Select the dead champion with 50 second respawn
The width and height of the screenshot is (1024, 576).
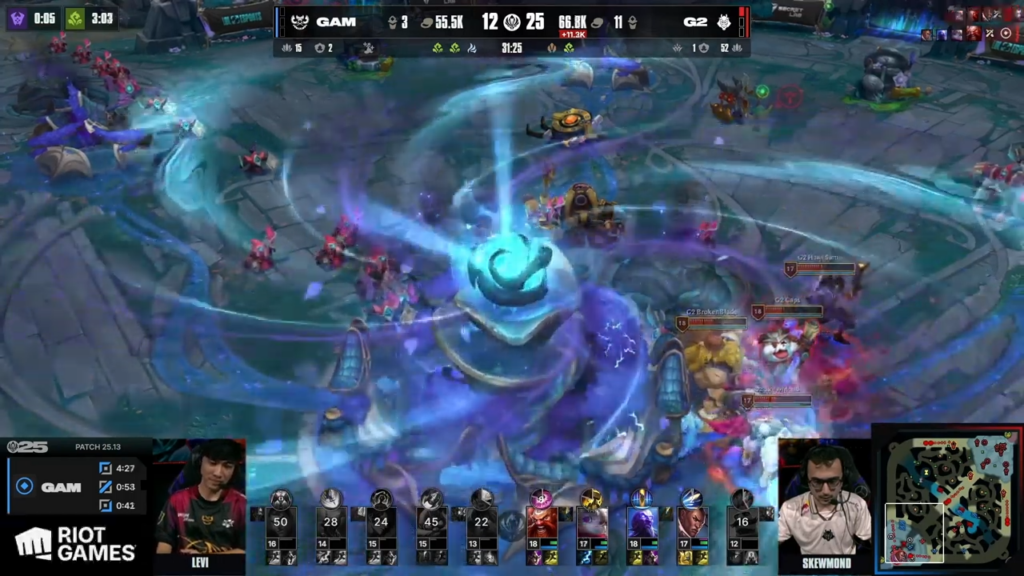click(281, 522)
